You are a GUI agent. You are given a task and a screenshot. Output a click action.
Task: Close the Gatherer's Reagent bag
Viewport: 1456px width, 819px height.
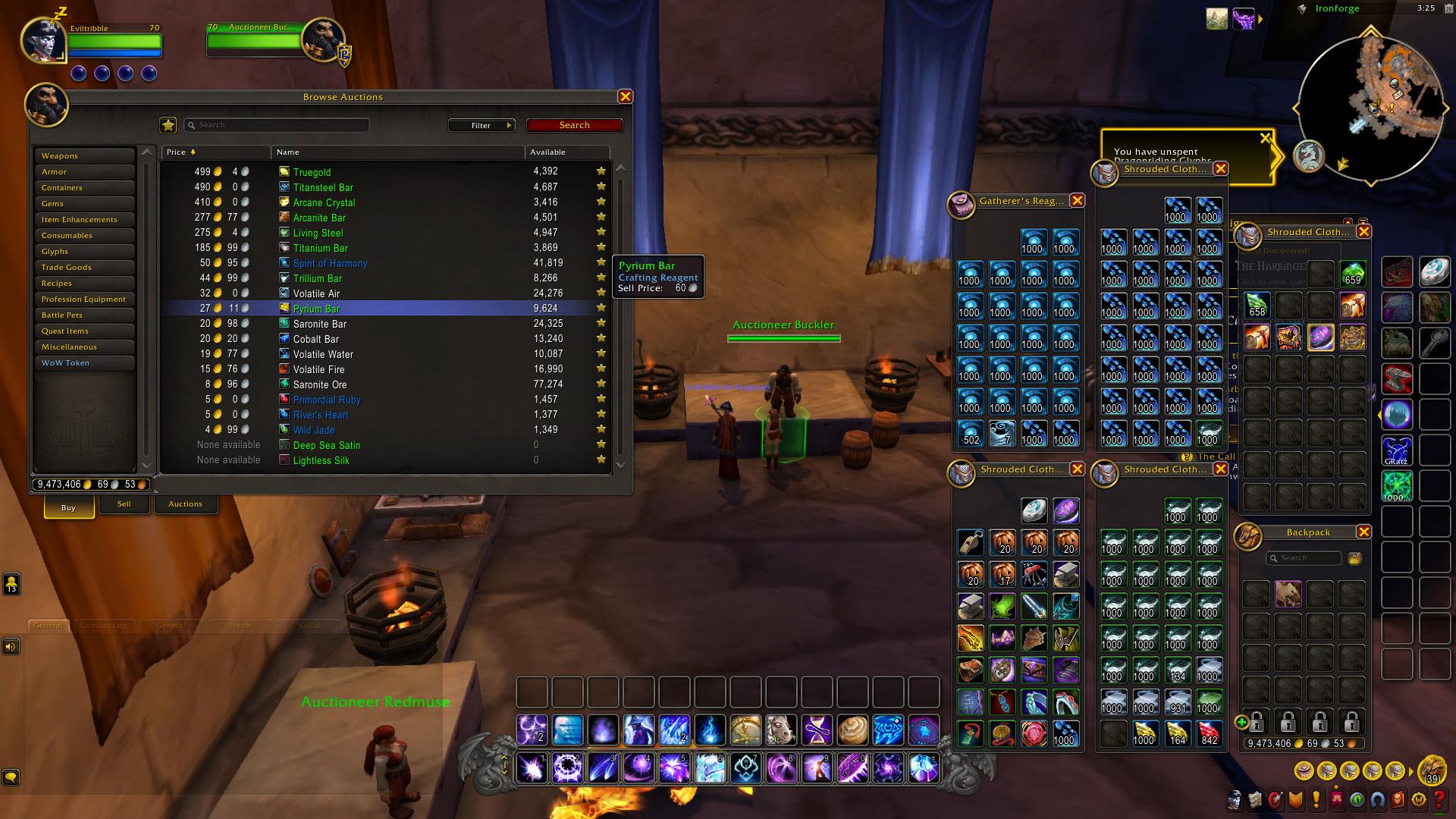pyautogui.click(x=1077, y=200)
